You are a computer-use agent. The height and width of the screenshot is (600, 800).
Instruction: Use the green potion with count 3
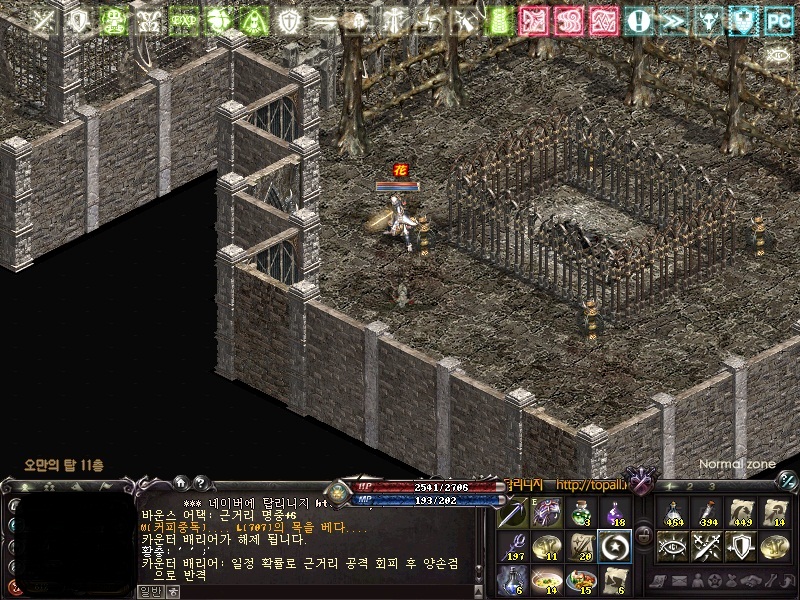[580, 513]
